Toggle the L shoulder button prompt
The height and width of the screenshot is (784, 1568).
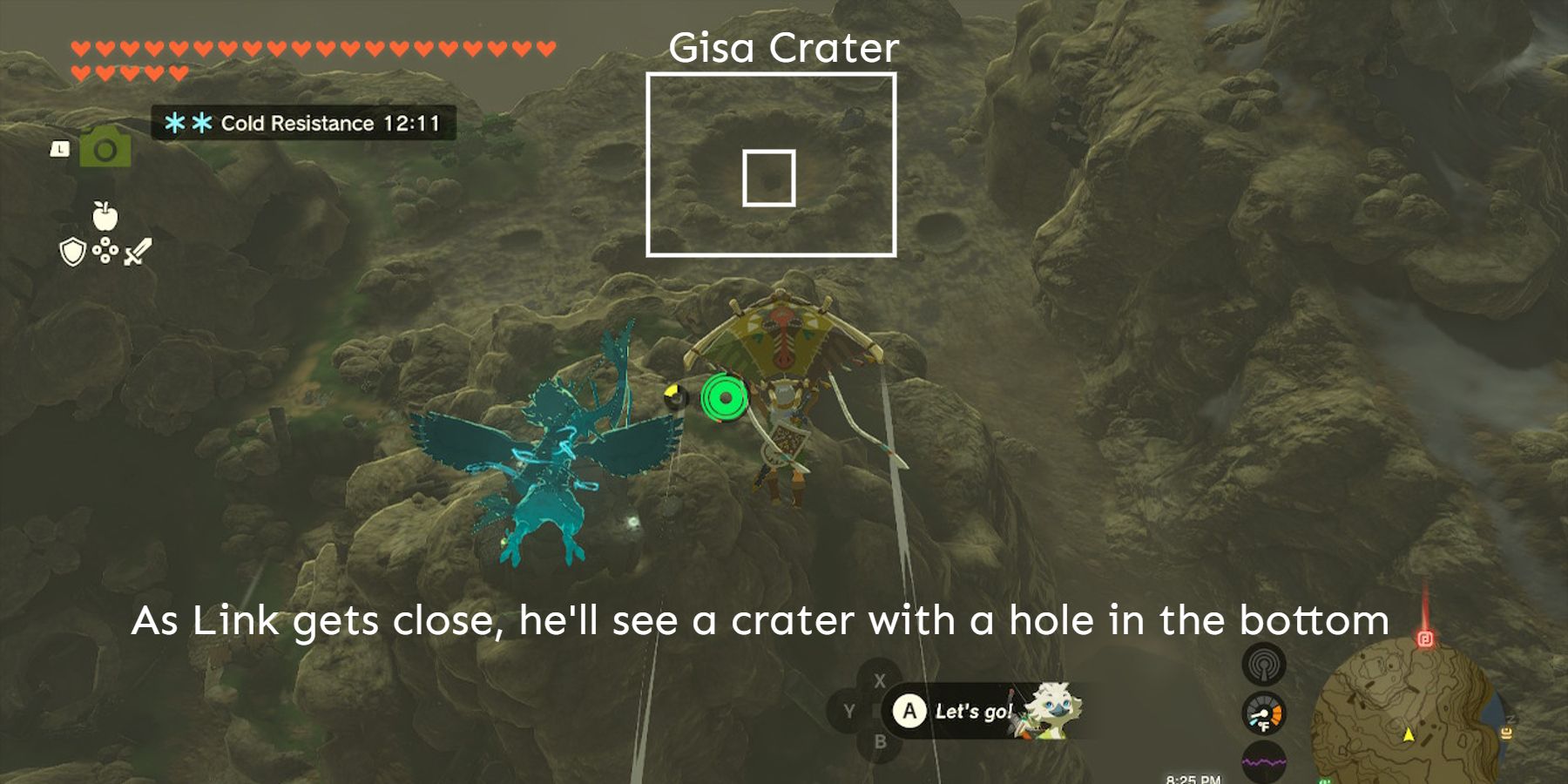pos(60,148)
